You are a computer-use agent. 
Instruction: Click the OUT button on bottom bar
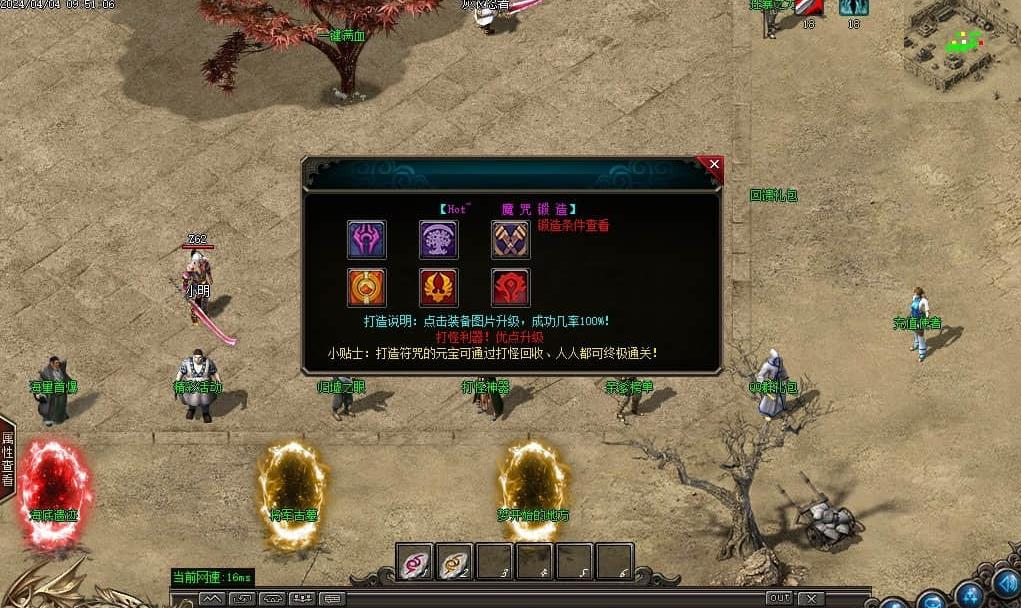779,598
